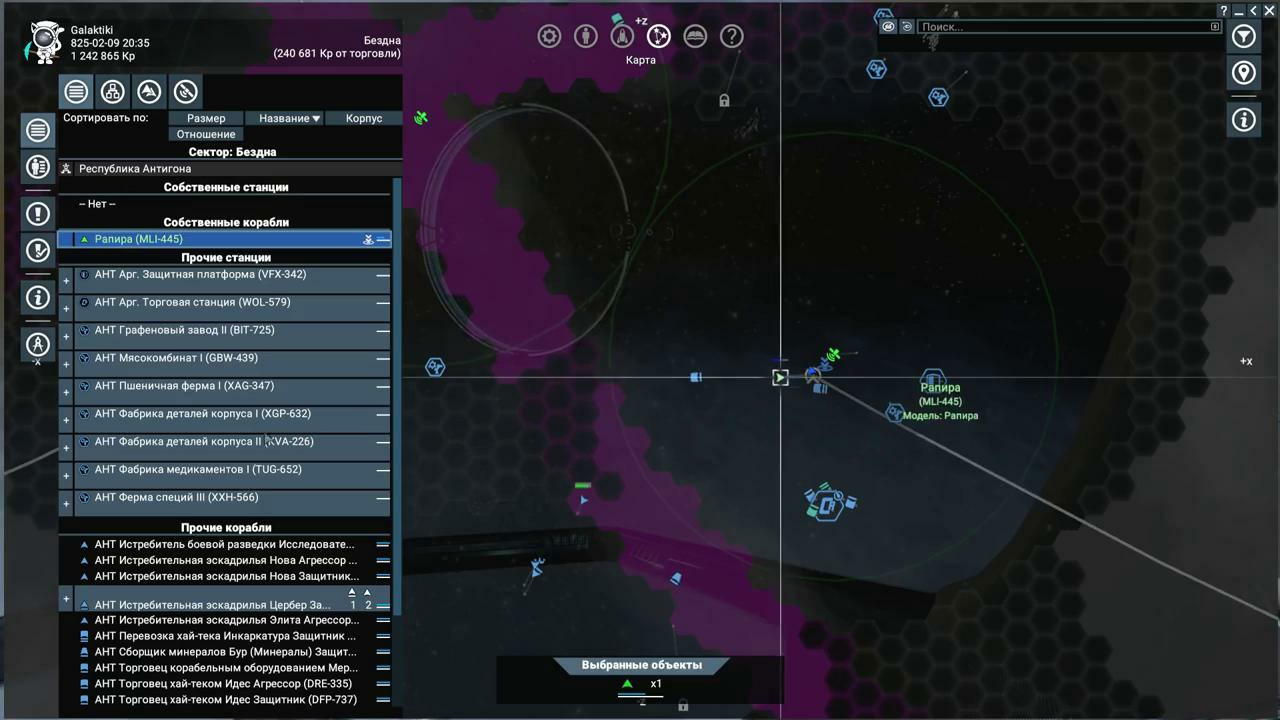
Task: Close the map with the X button
Action: tap(1269, 11)
